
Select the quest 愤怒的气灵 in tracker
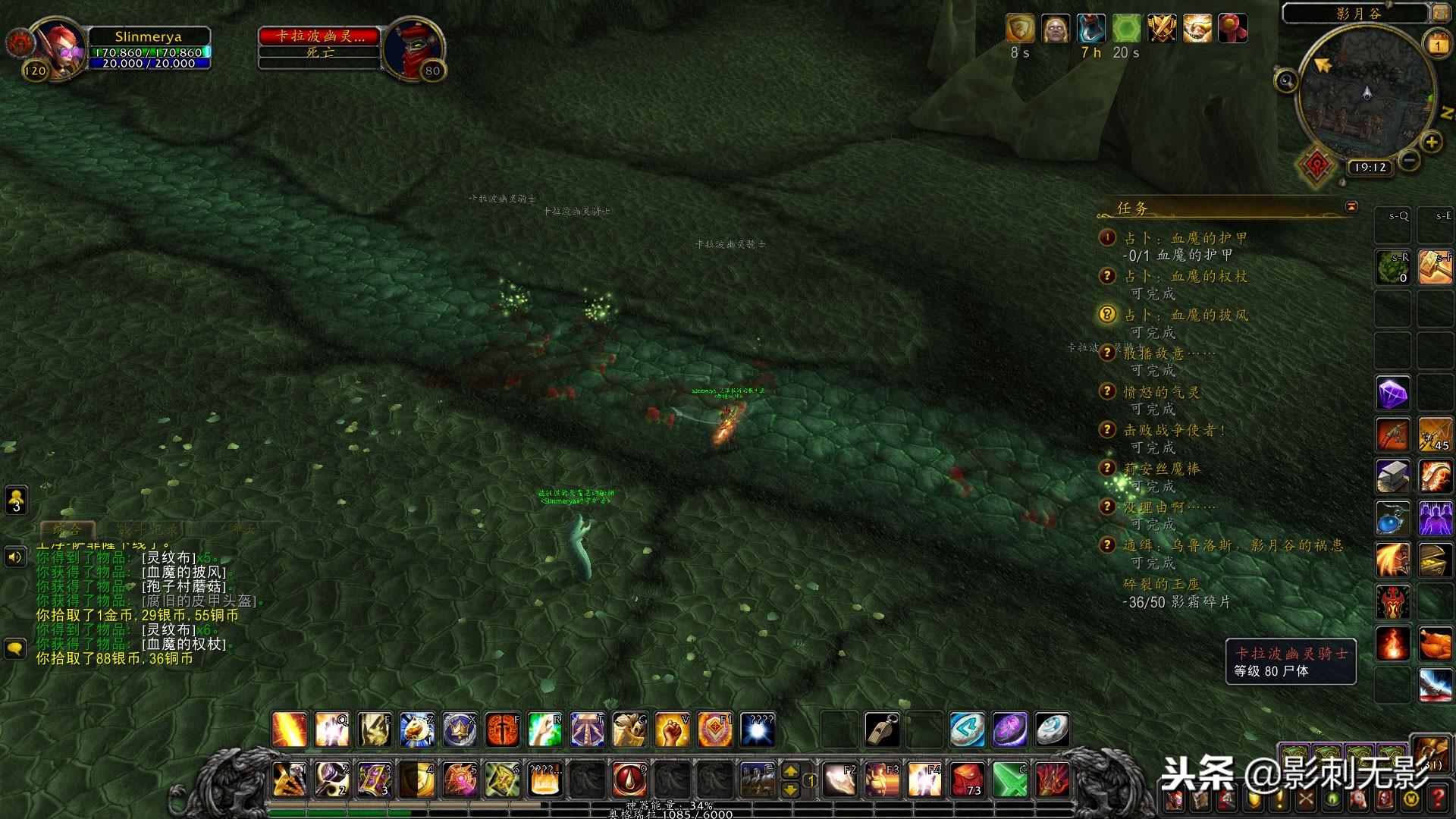[x=1162, y=392]
